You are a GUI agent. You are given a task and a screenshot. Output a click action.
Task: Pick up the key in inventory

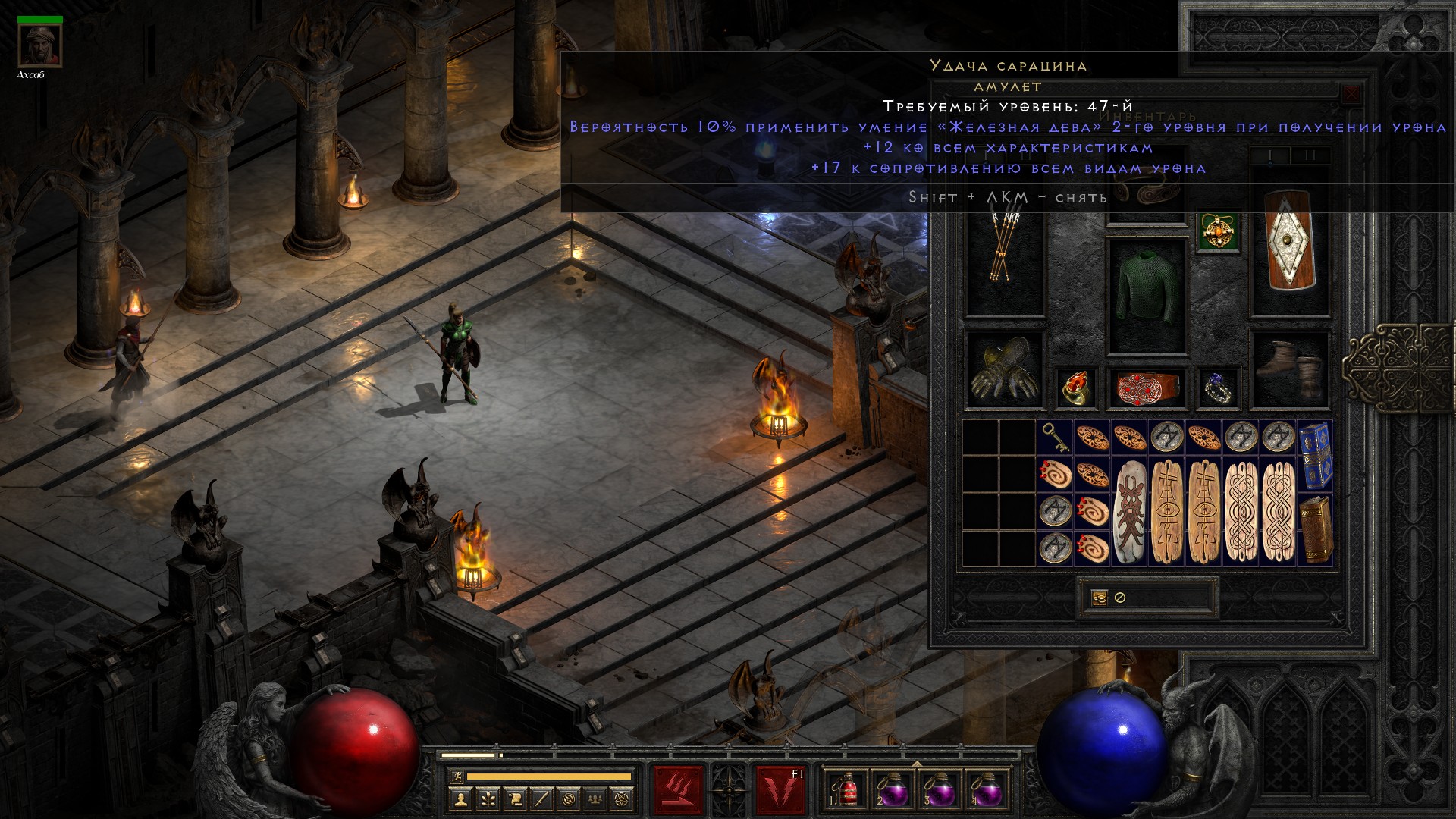[1055, 438]
